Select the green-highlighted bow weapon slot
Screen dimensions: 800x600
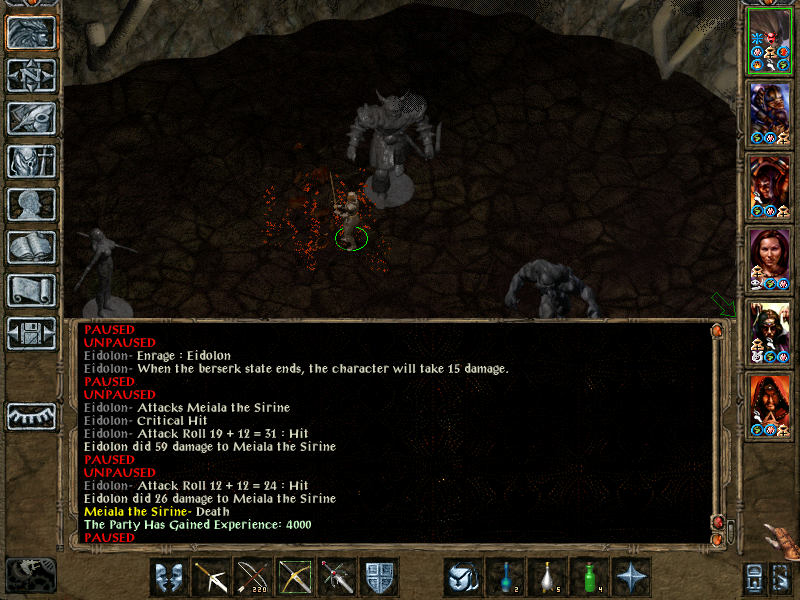pyautogui.click(x=295, y=577)
